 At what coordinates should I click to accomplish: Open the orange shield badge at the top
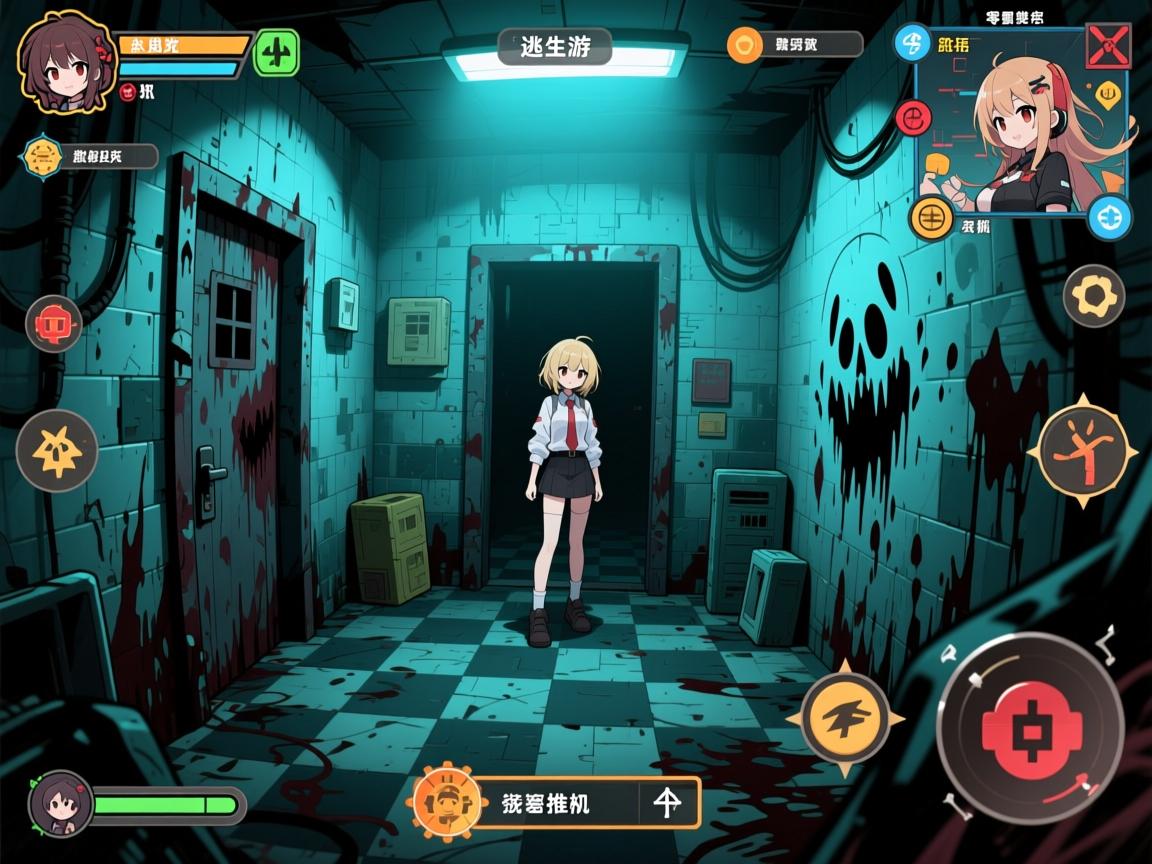pos(745,44)
